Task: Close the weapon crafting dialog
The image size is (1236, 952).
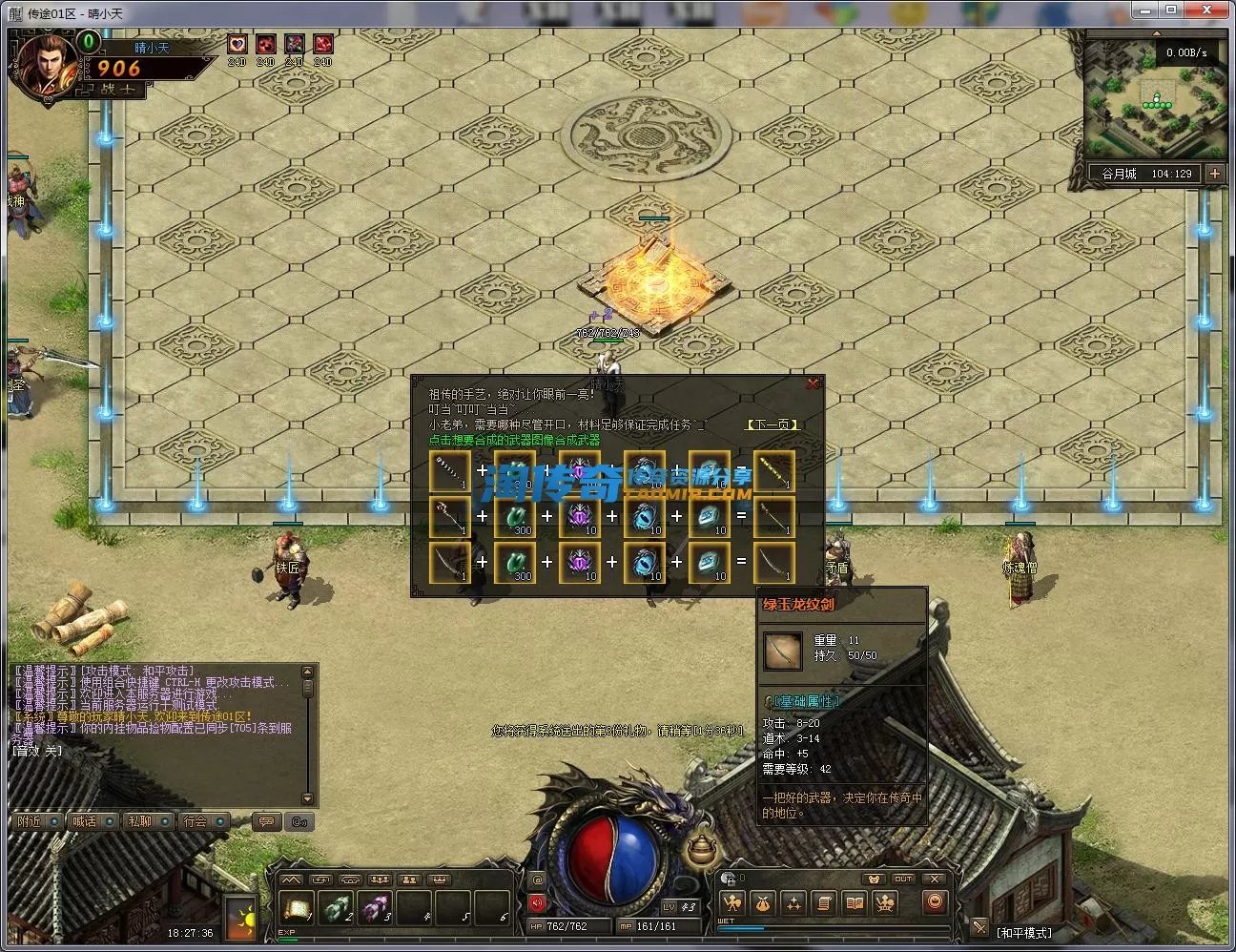Action: coord(813,383)
